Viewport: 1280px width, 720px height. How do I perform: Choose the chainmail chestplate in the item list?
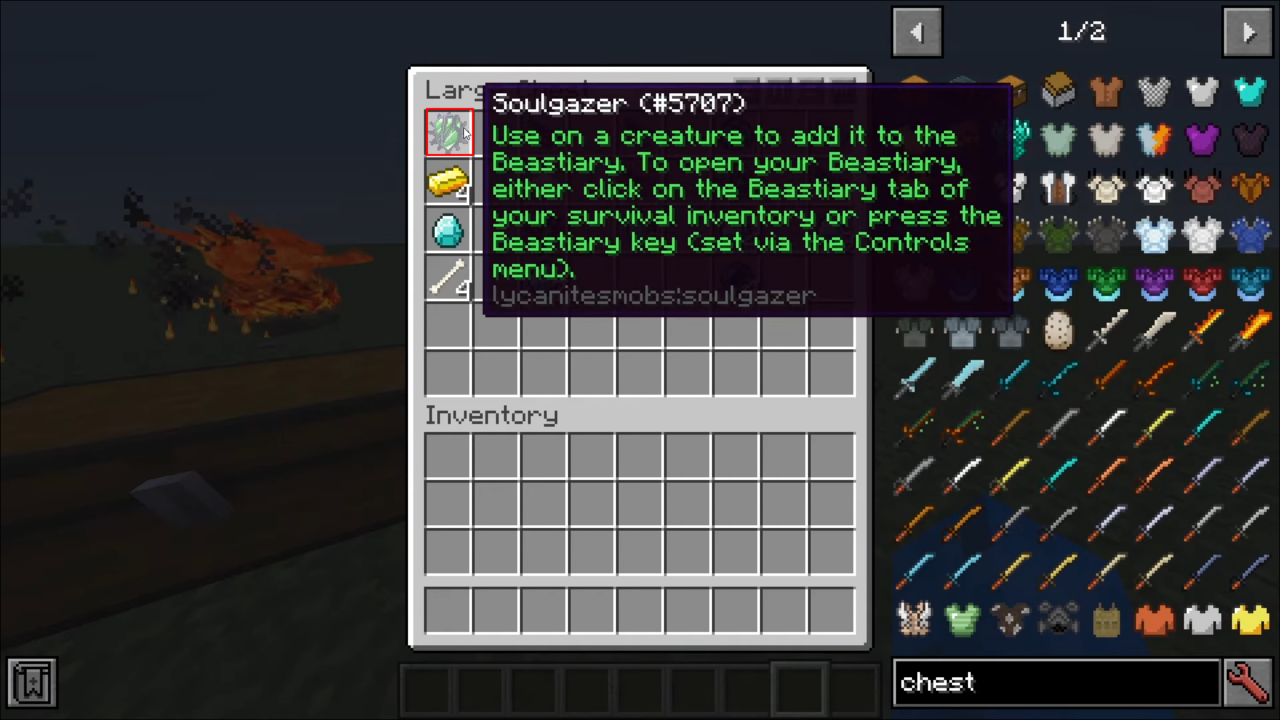pyautogui.click(x=1154, y=91)
